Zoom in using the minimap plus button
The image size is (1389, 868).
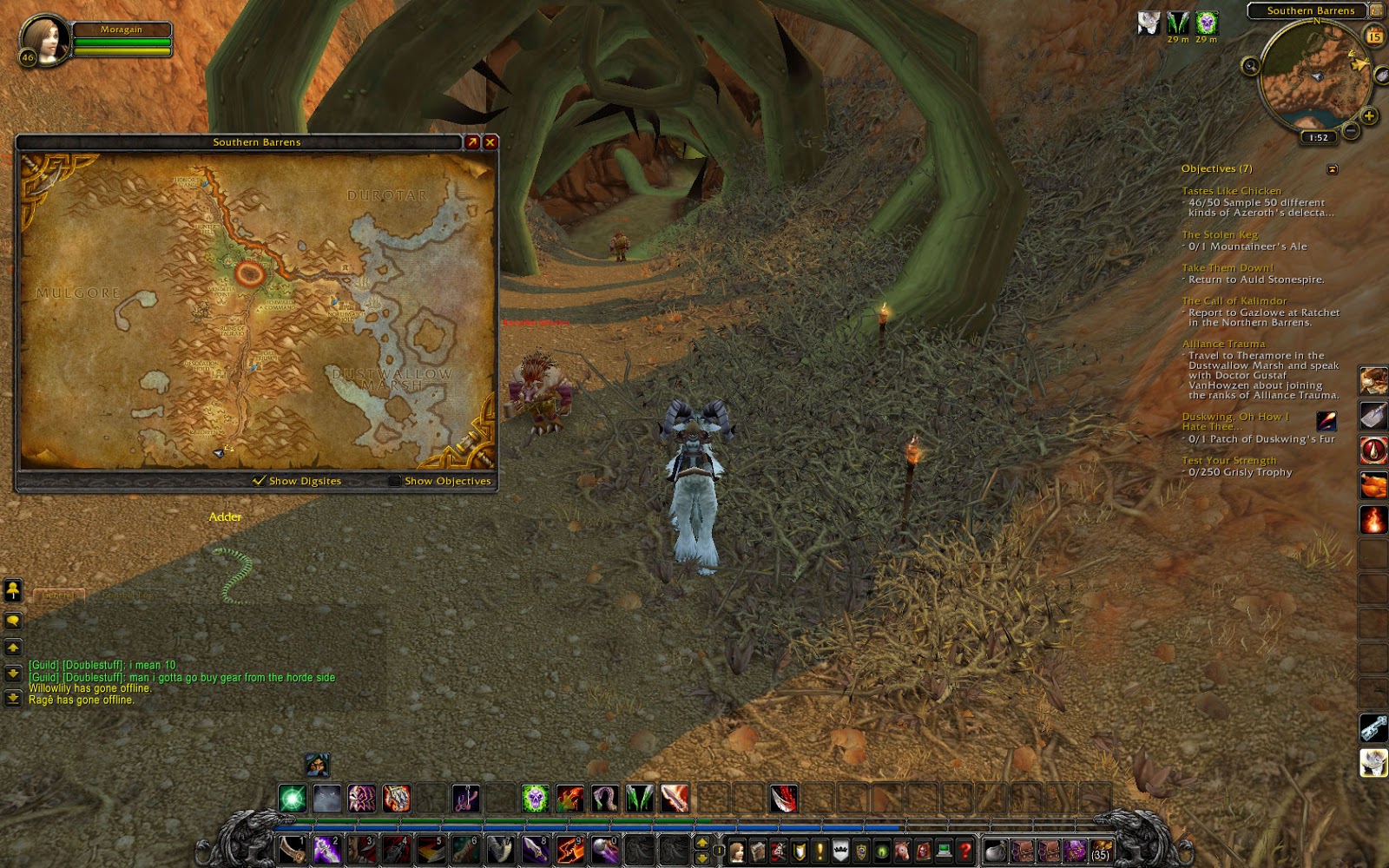point(1368,115)
